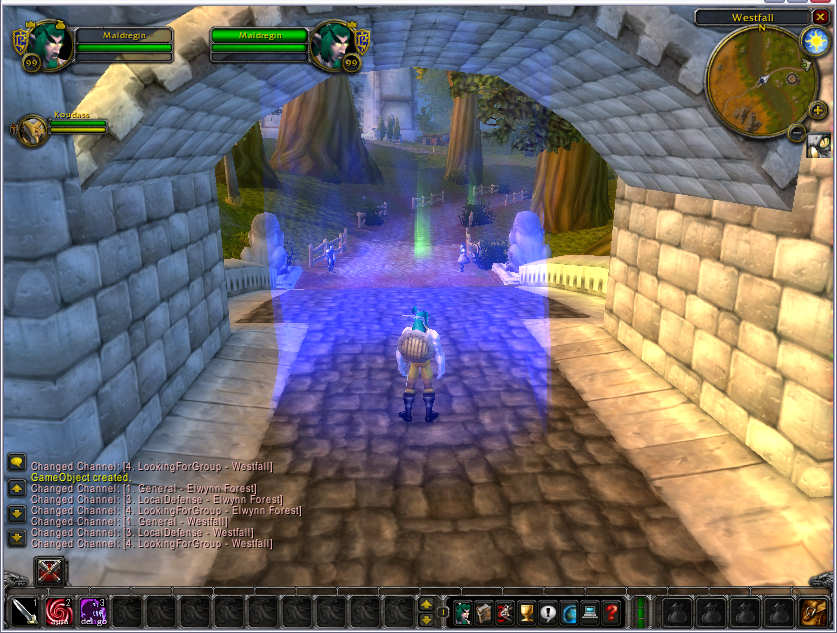This screenshot has height=633, width=837.
Task: Select the target portrait frame
Action: tap(331, 45)
